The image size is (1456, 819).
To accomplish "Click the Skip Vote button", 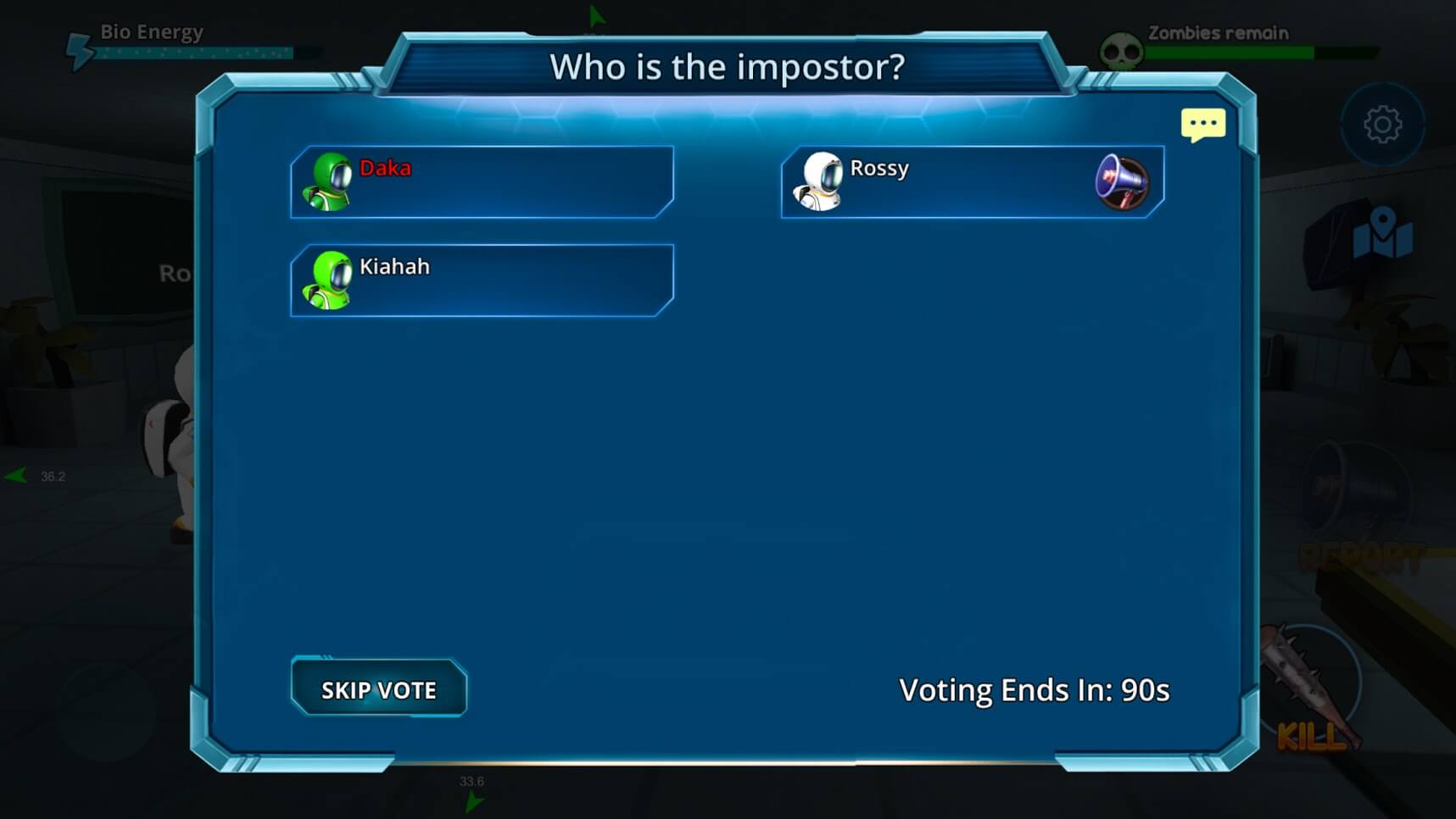I will (379, 688).
